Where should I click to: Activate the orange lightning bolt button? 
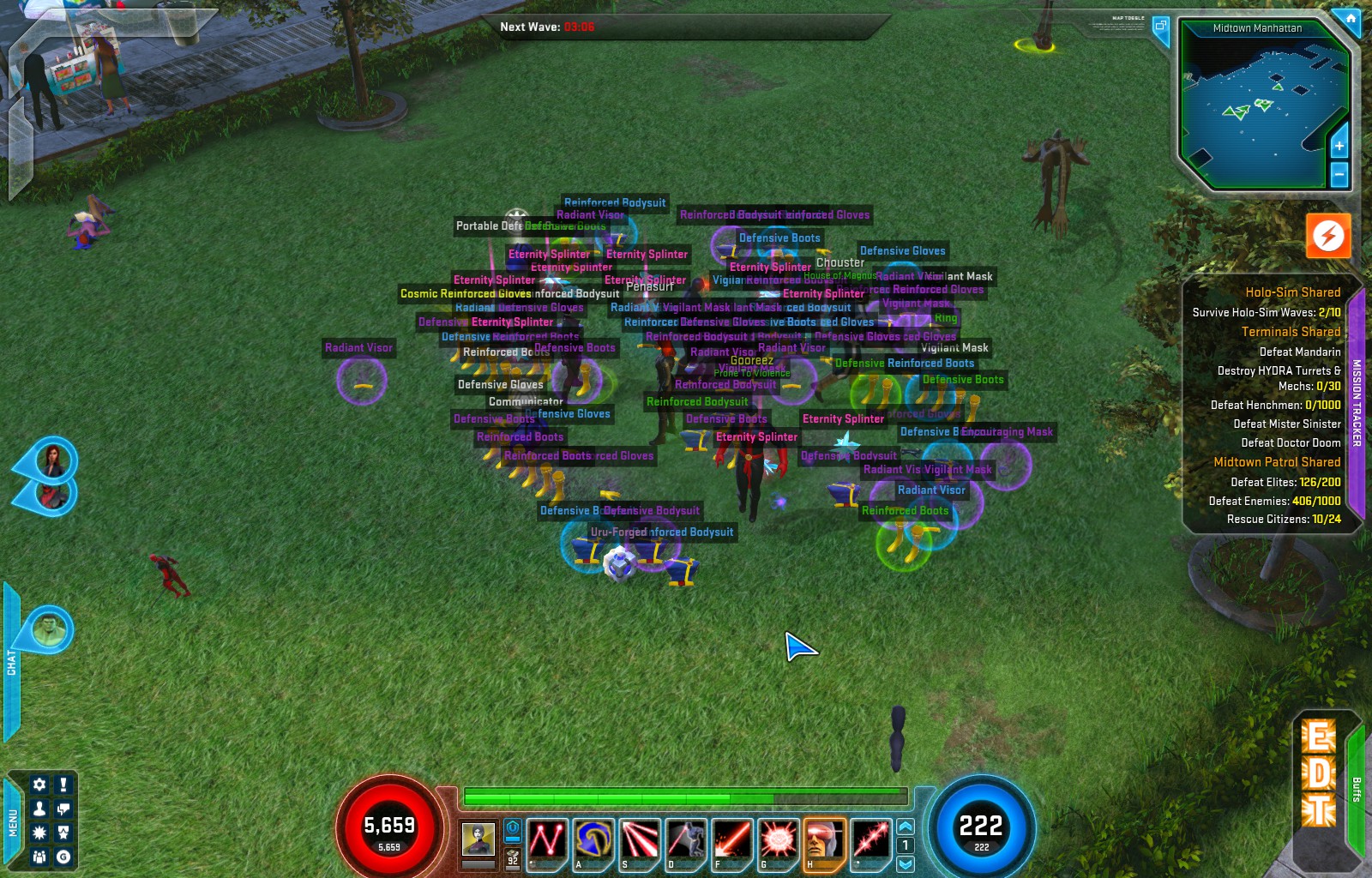(x=1327, y=235)
